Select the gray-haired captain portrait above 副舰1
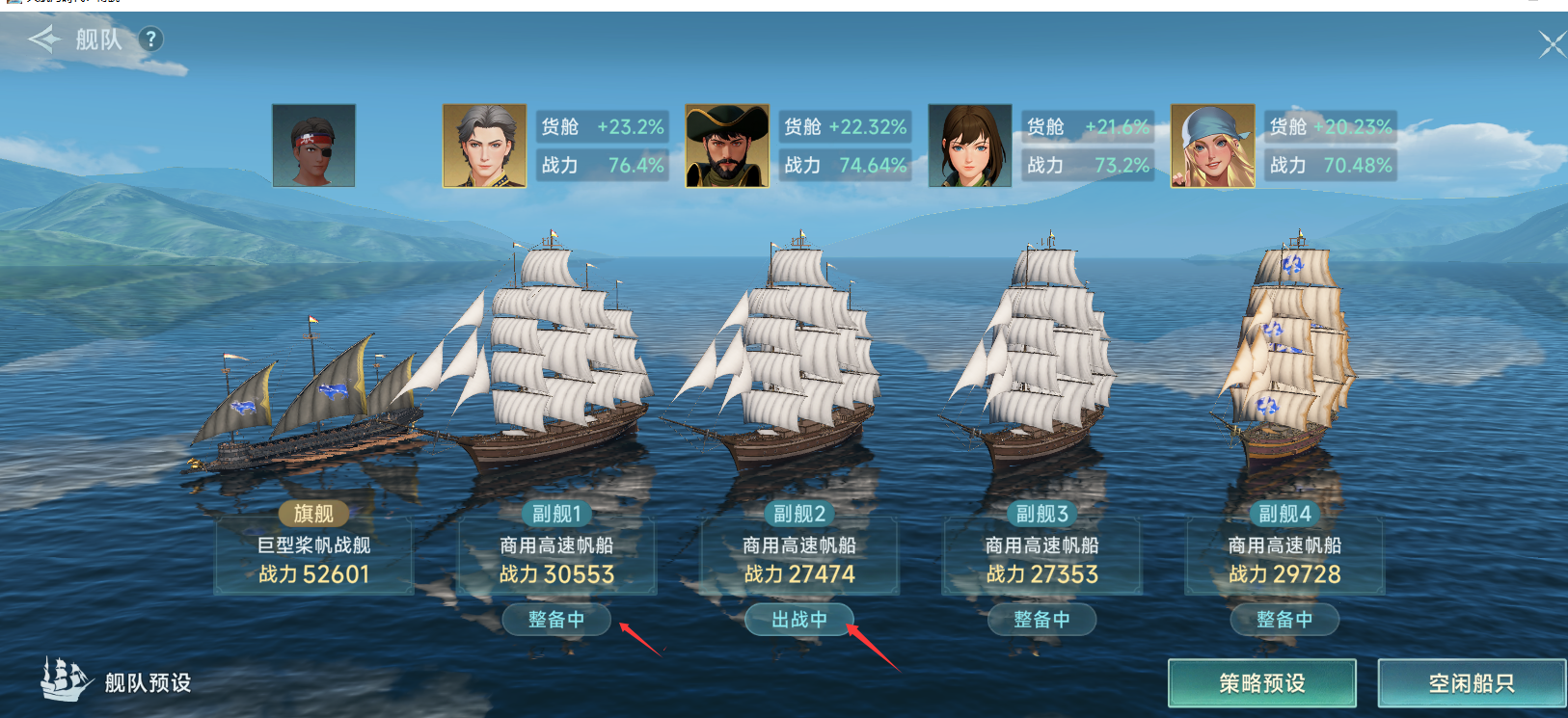 tap(485, 146)
